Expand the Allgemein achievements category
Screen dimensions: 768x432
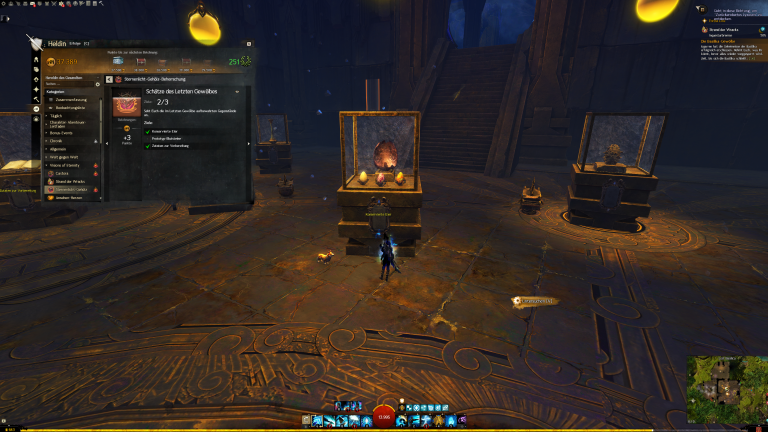pyautogui.click(x=60, y=149)
